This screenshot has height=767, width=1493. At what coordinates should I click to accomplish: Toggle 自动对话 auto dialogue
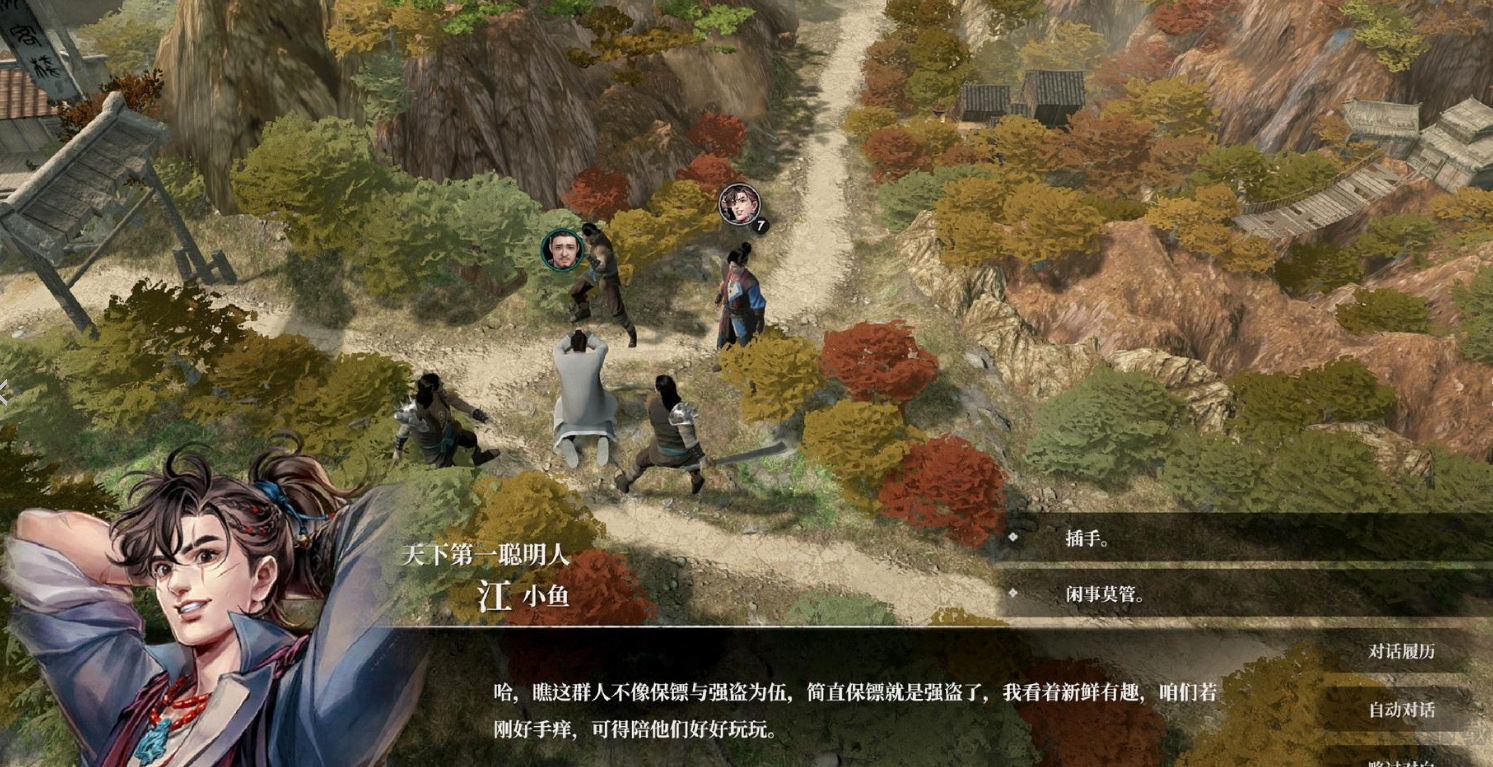(x=1401, y=710)
